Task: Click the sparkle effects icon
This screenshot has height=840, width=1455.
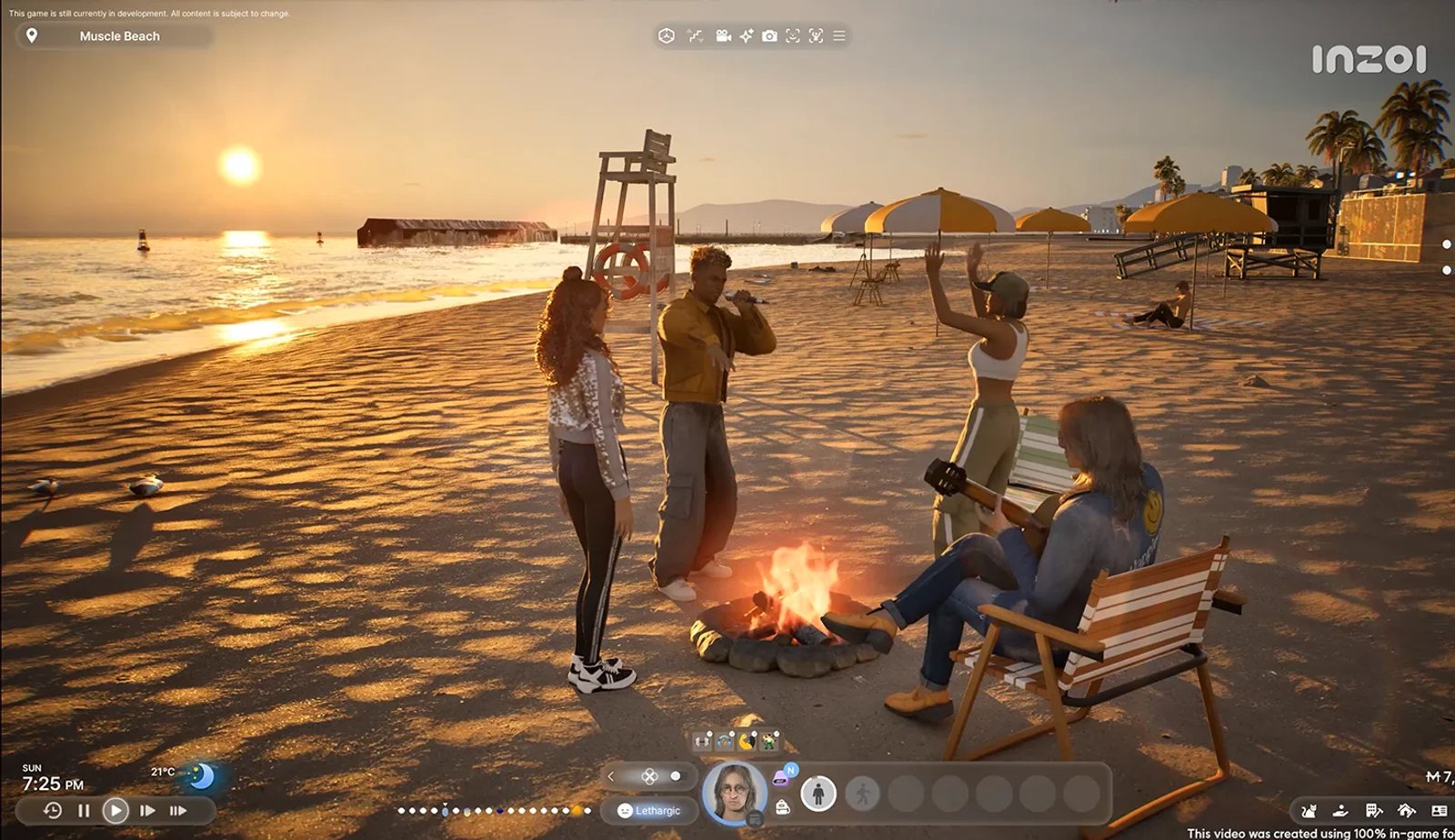Action: click(x=746, y=35)
